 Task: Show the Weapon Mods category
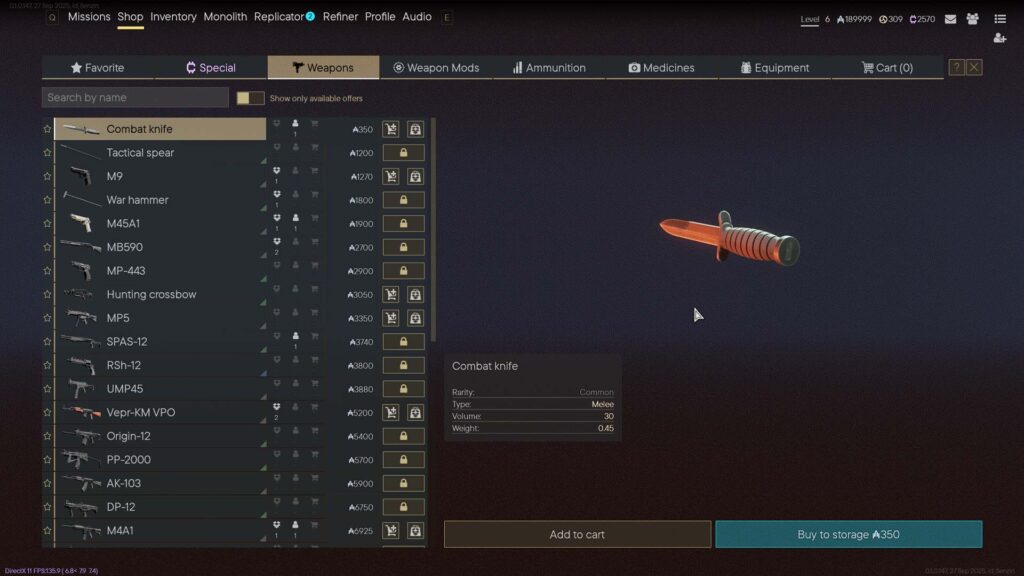[436, 68]
